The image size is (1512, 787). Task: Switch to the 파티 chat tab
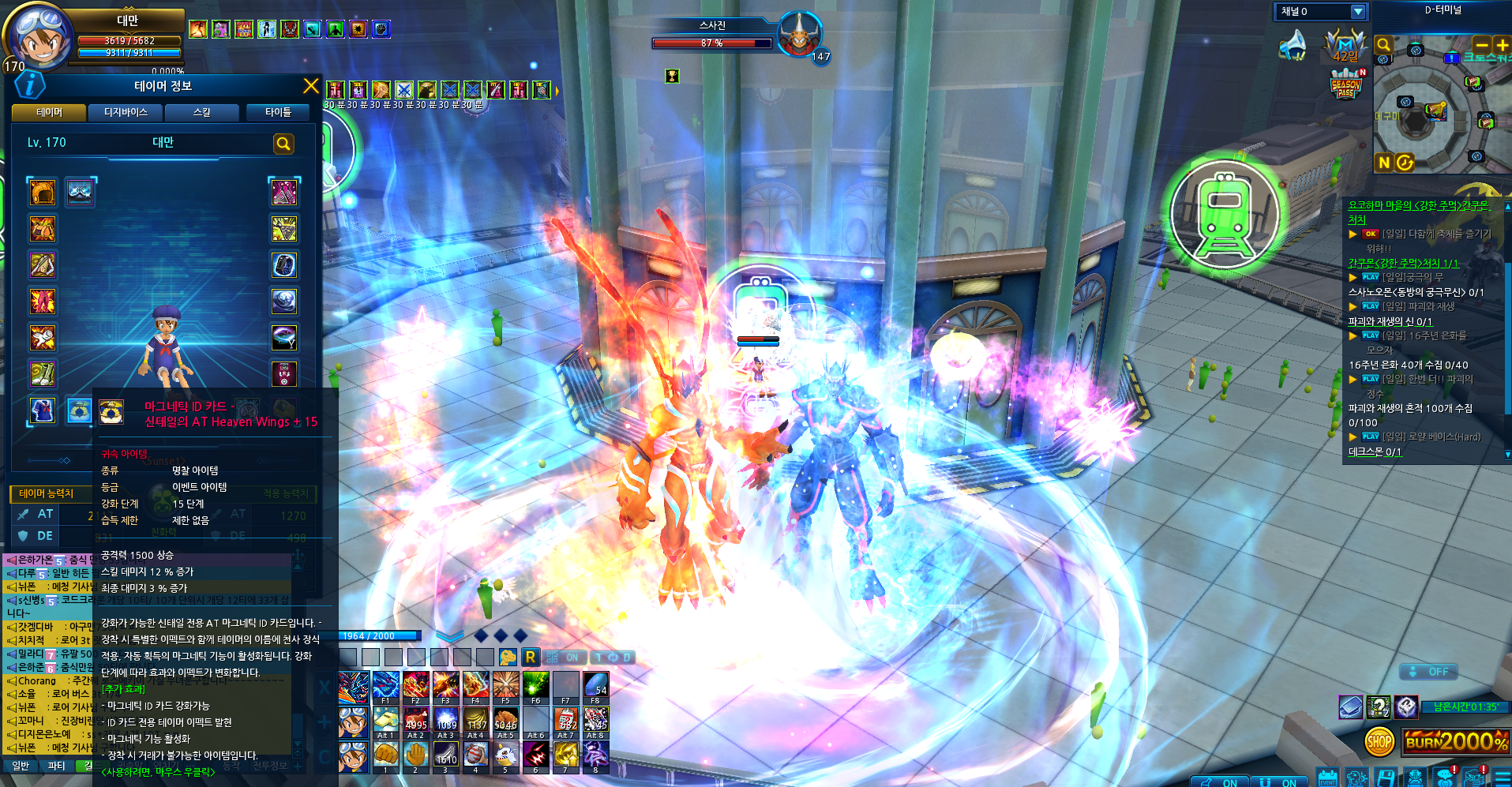56,766
